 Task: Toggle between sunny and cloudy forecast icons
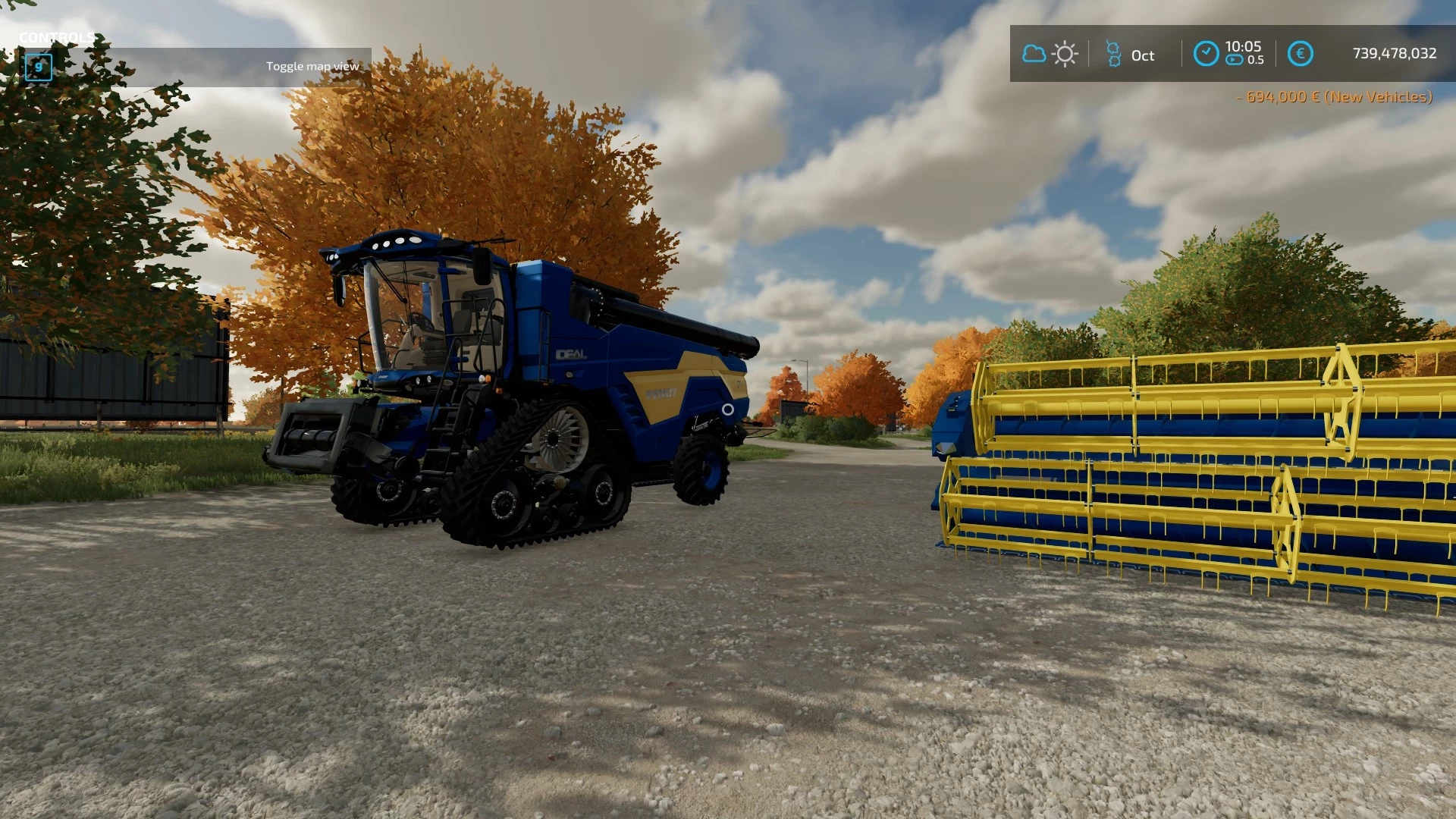click(x=1049, y=53)
